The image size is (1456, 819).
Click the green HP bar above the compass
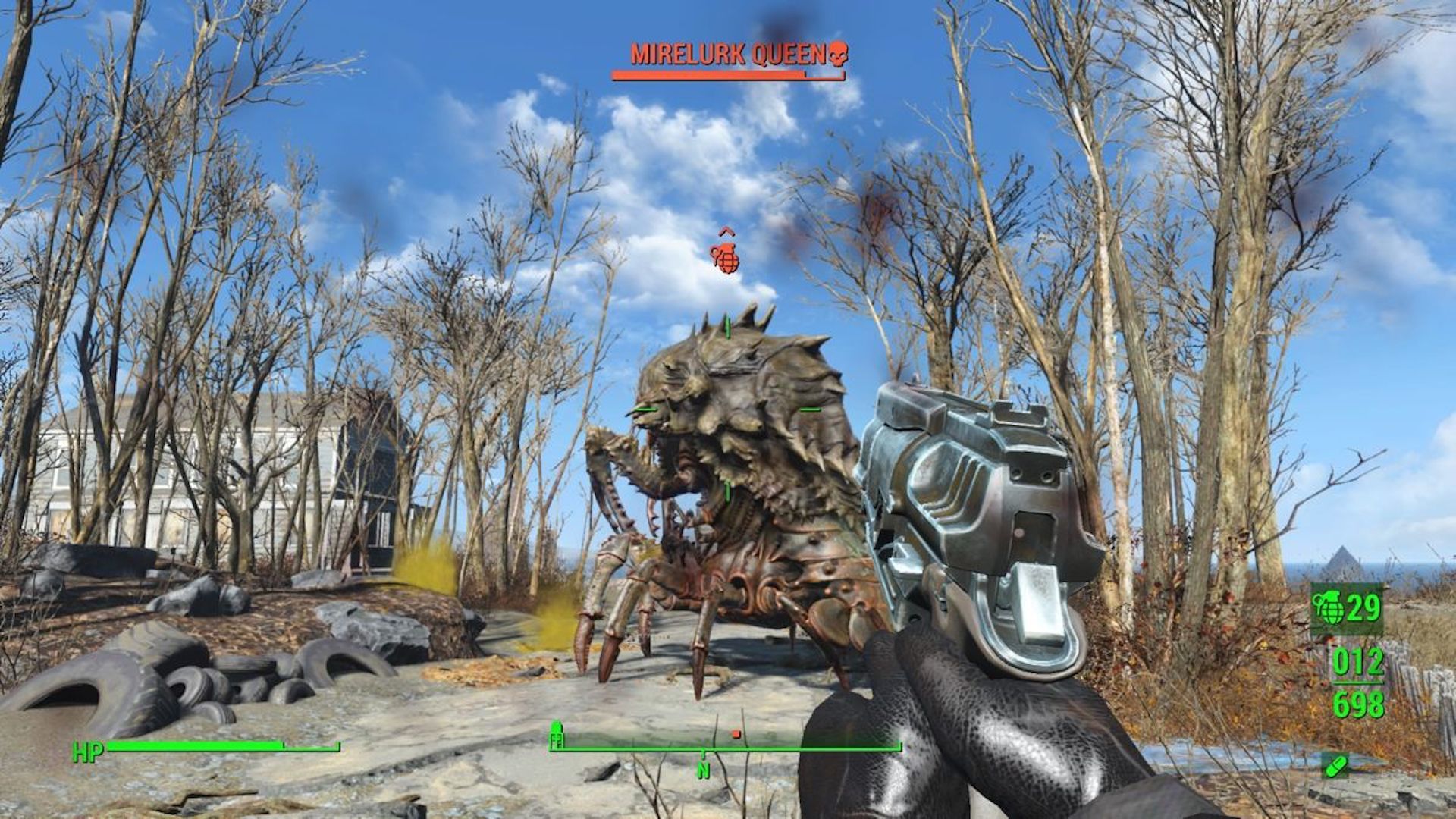(x=227, y=748)
